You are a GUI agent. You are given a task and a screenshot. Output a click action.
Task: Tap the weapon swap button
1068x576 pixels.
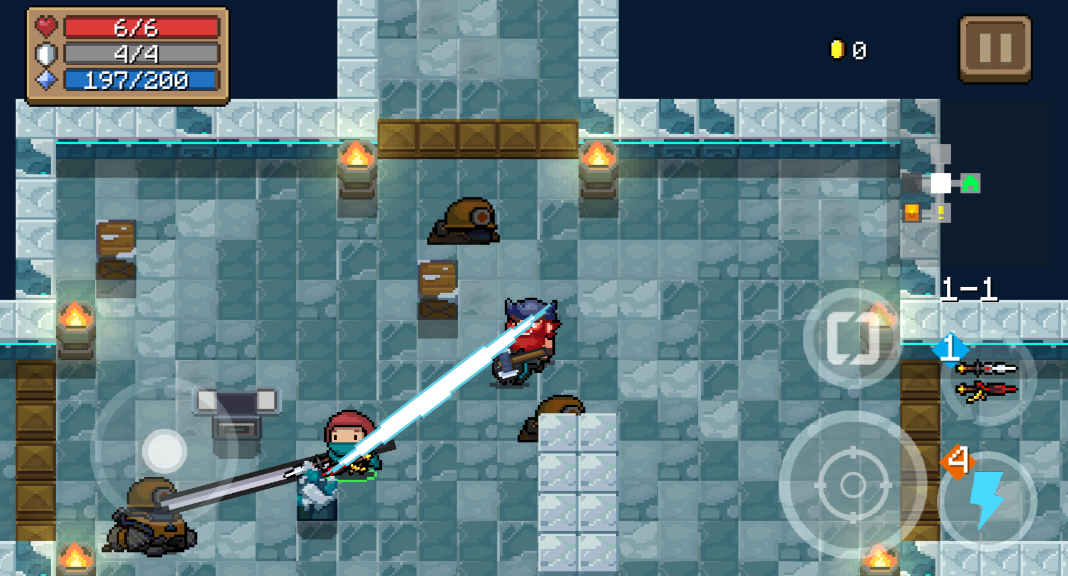[x=852, y=340]
